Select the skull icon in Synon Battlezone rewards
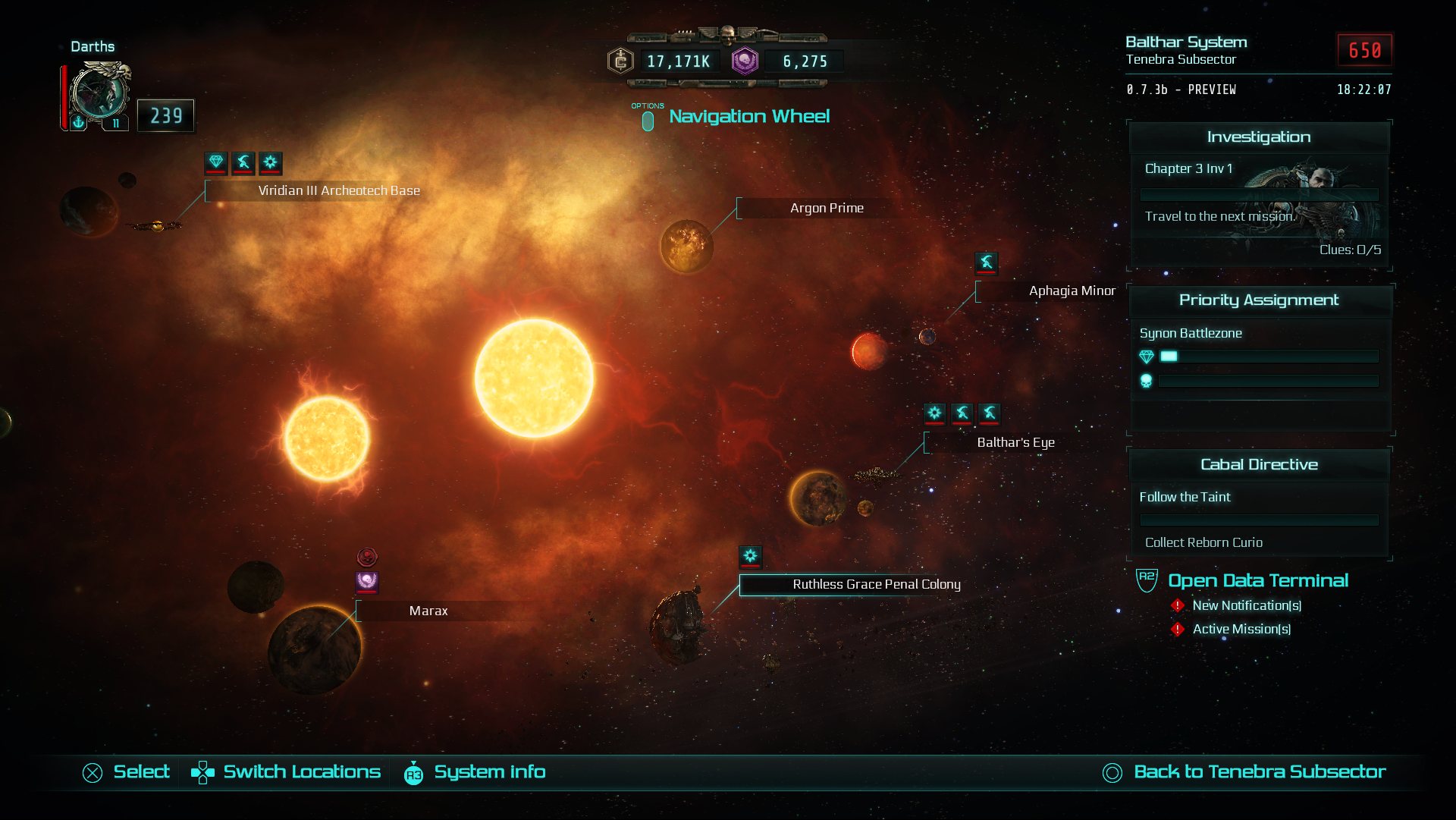This screenshot has width=1456, height=820. [x=1147, y=382]
